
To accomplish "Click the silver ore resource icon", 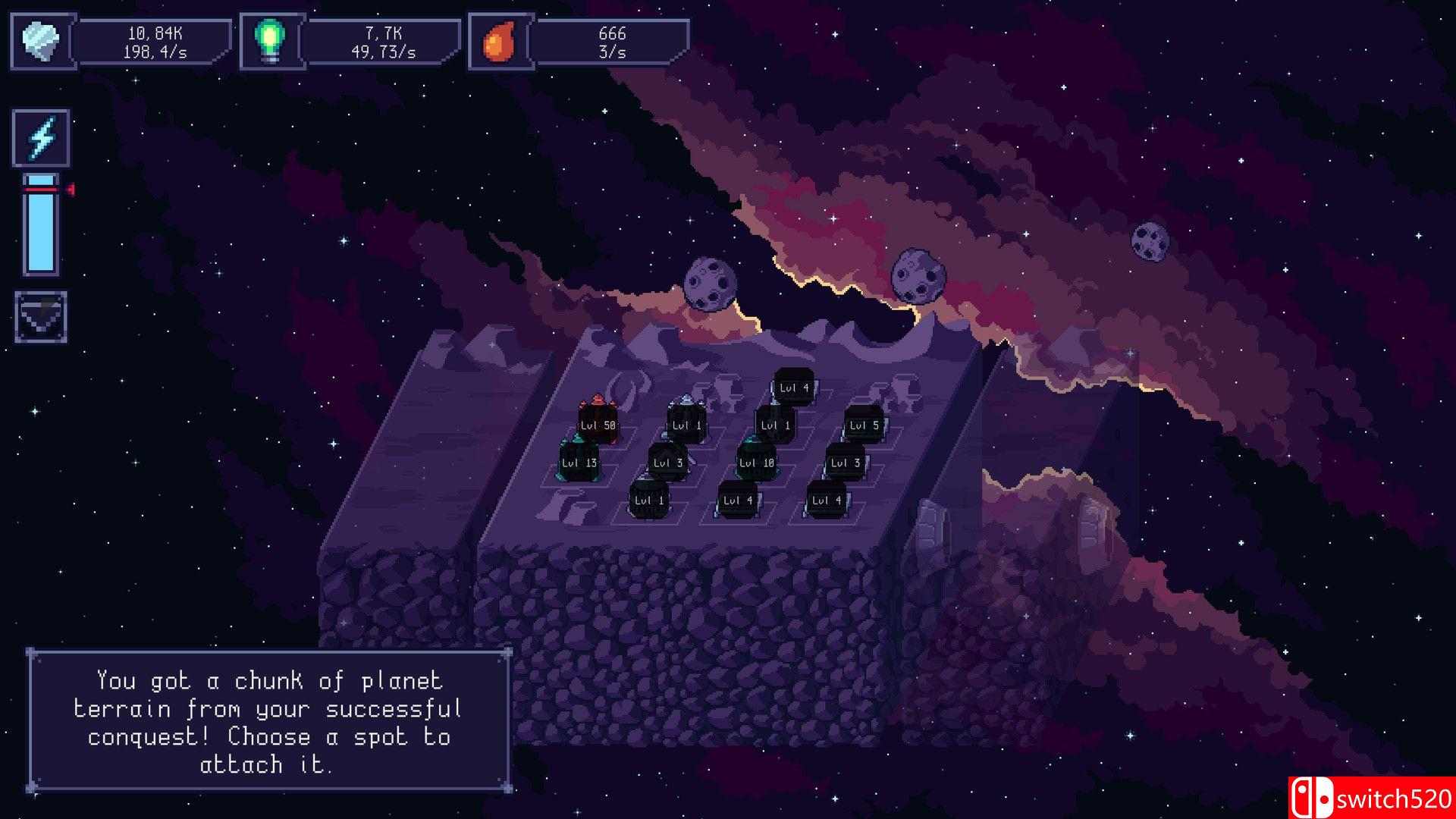I will coord(43,42).
